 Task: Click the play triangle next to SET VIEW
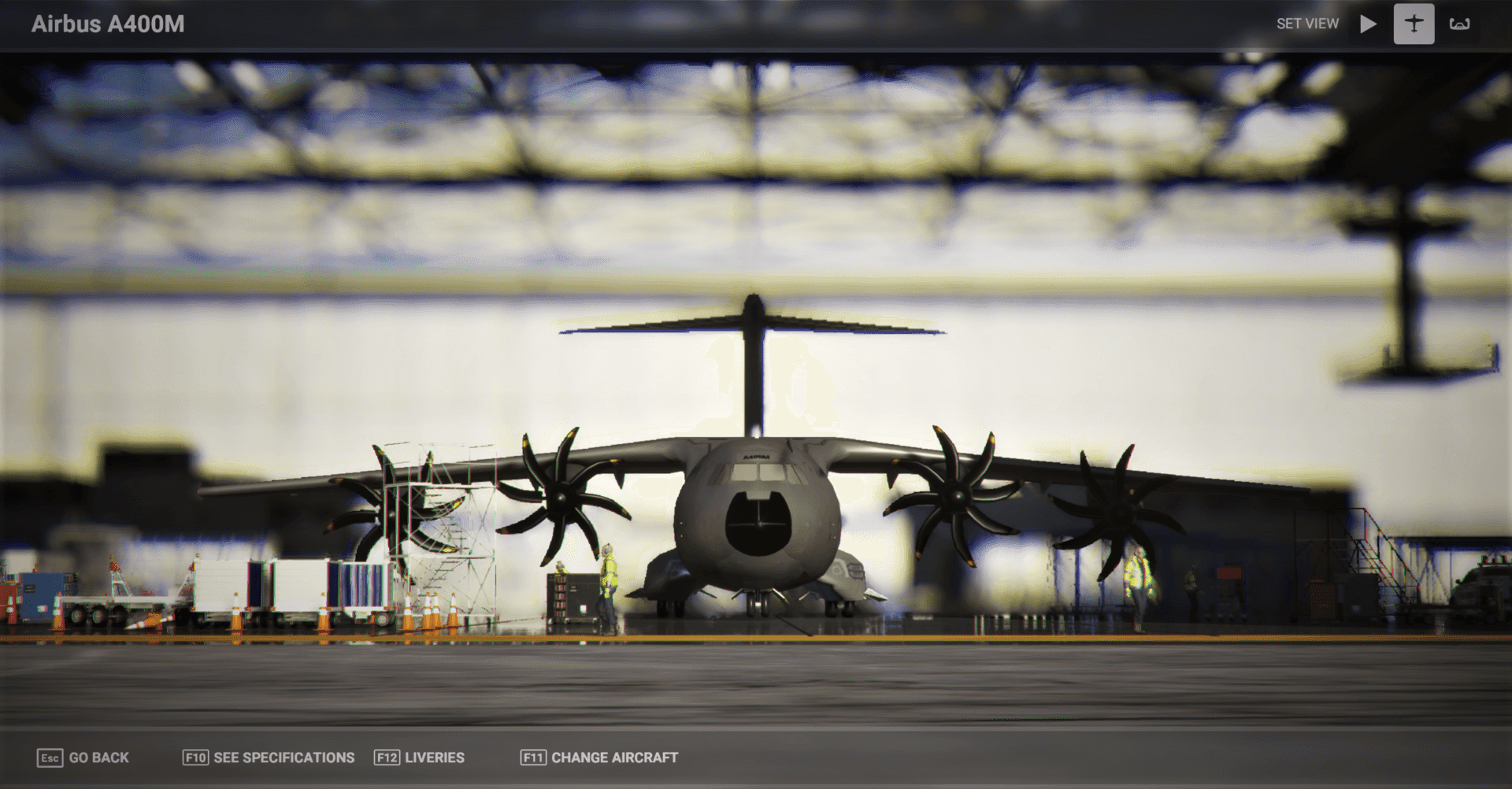[x=1368, y=23]
